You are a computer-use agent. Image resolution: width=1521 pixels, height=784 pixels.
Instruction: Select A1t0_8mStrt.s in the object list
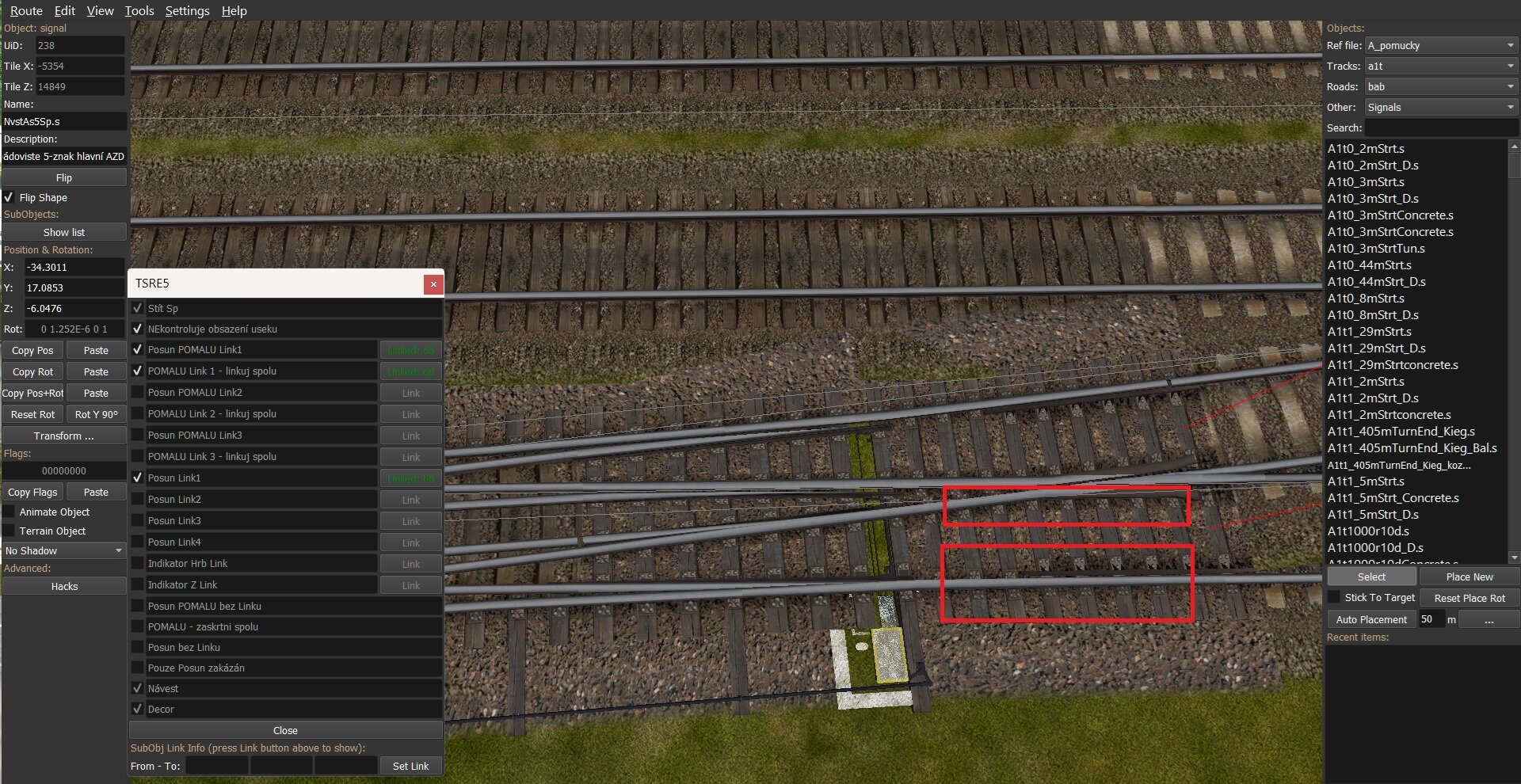tap(1366, 298)
